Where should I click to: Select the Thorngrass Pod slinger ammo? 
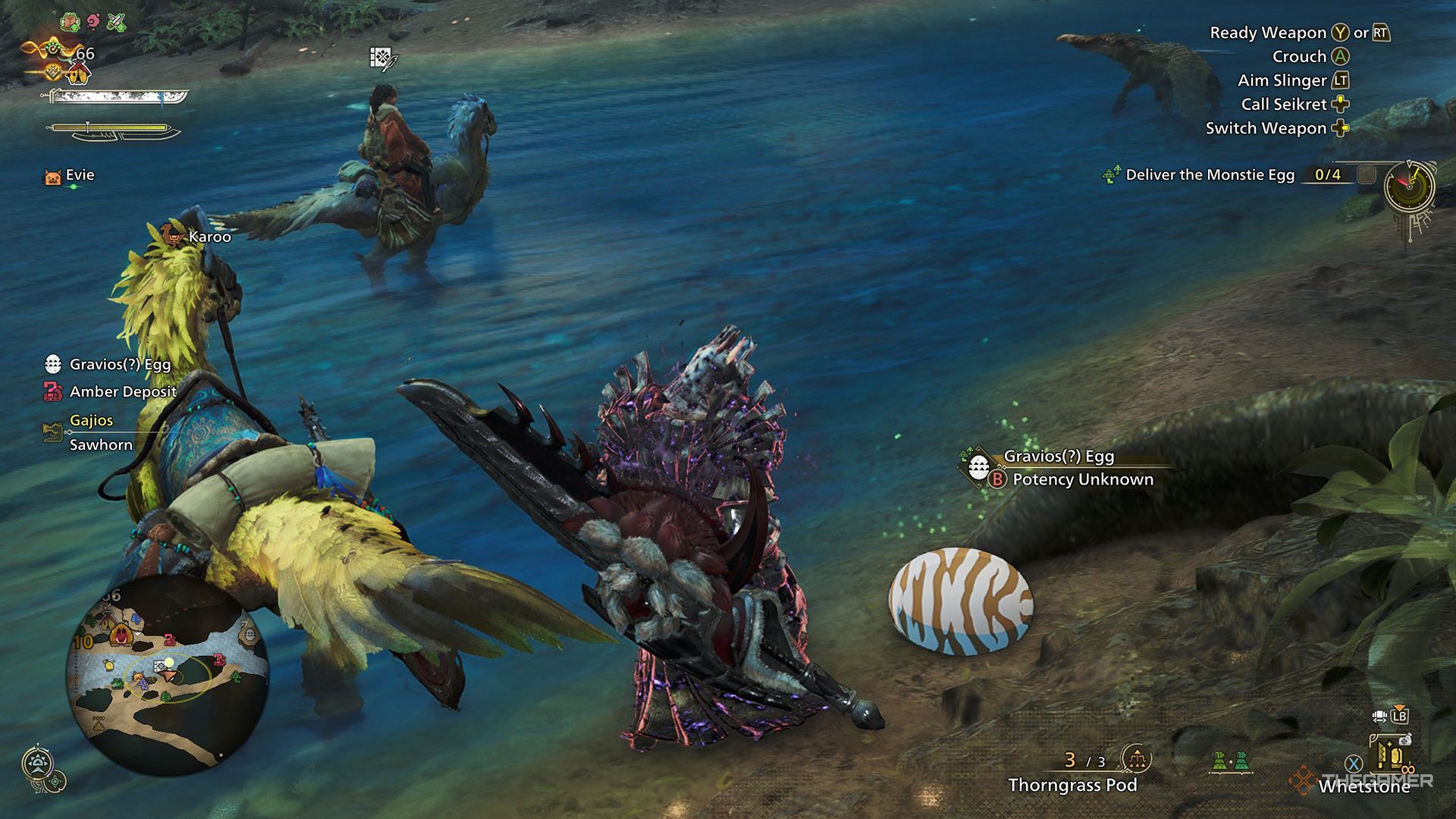click(x=1072, y=785)
